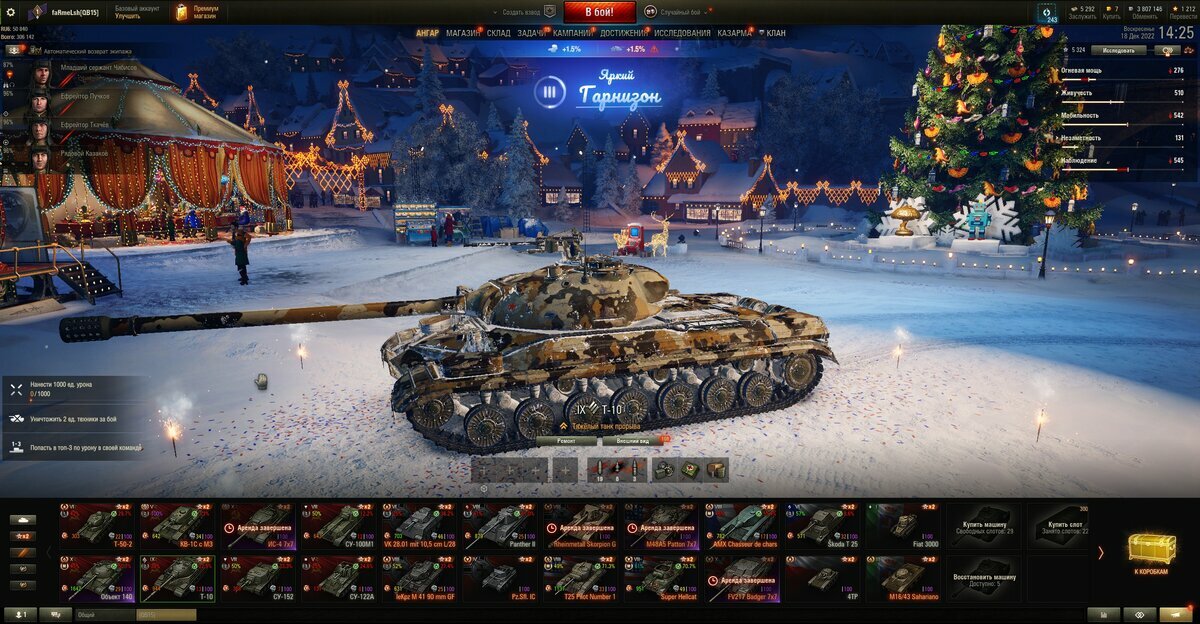Open the Магазин tab
The width and height of the screenshot is (1200, 624).
(x=463, y=33)
